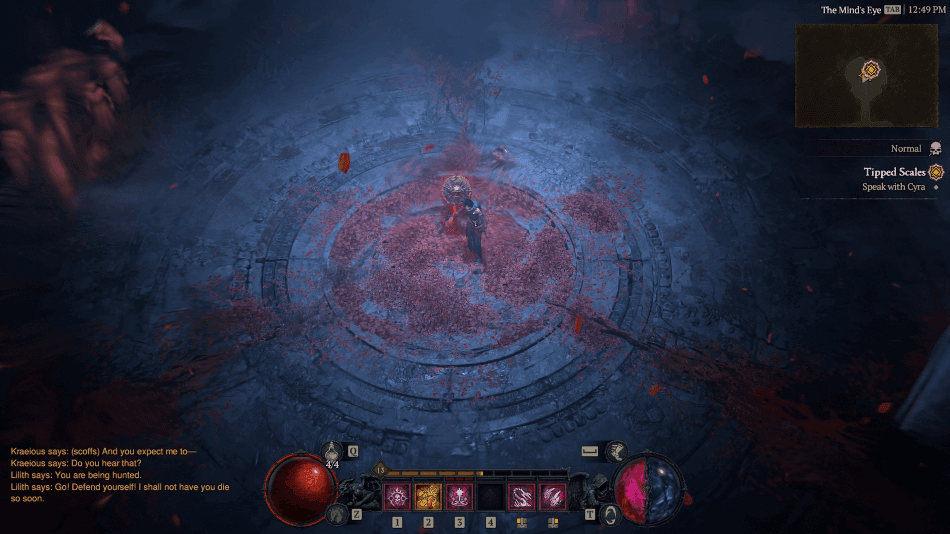Use the last slash skill on the hotbar
The width and height of the screenshot is (950, 534).
coord(552,496)
